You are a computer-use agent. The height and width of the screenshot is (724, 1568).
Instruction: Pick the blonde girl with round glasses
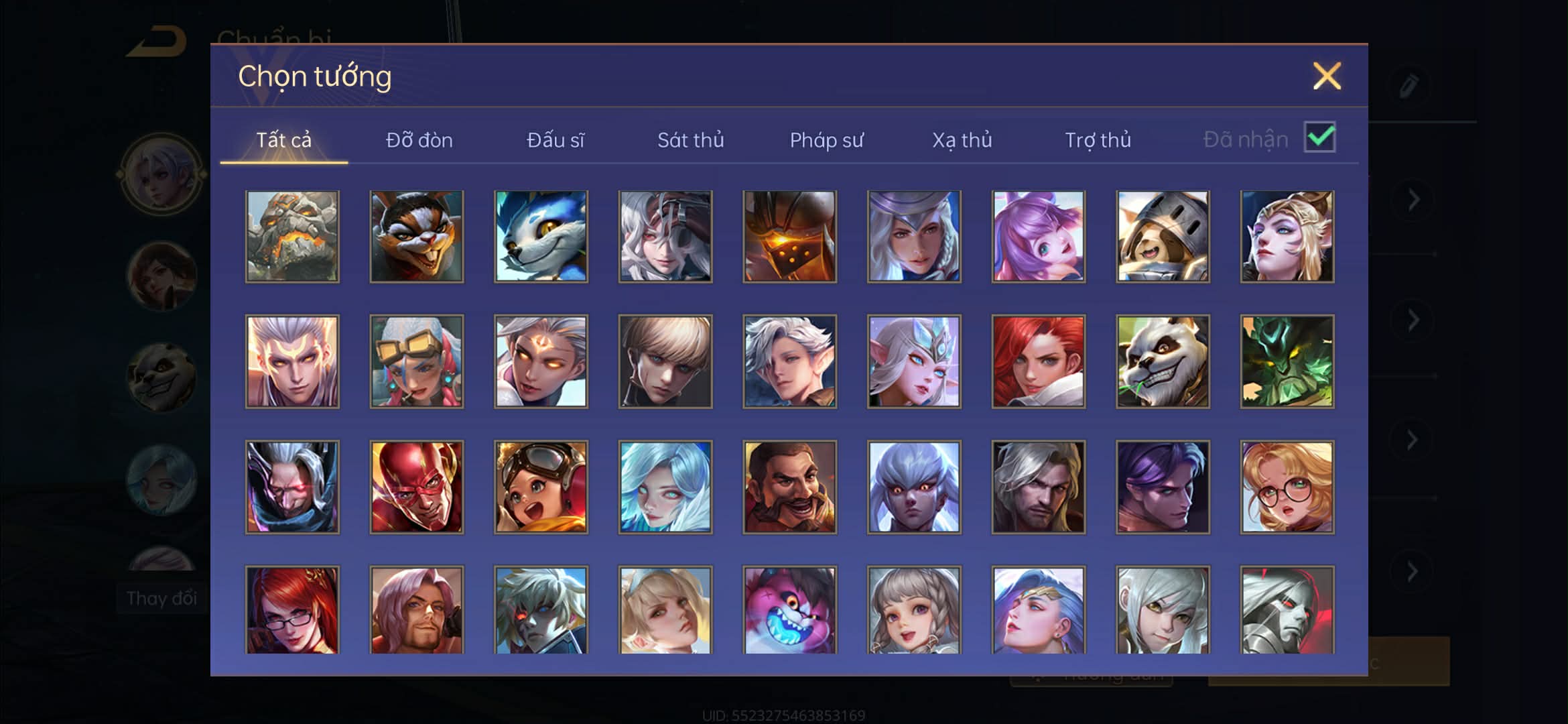[x=1287, y=487]
